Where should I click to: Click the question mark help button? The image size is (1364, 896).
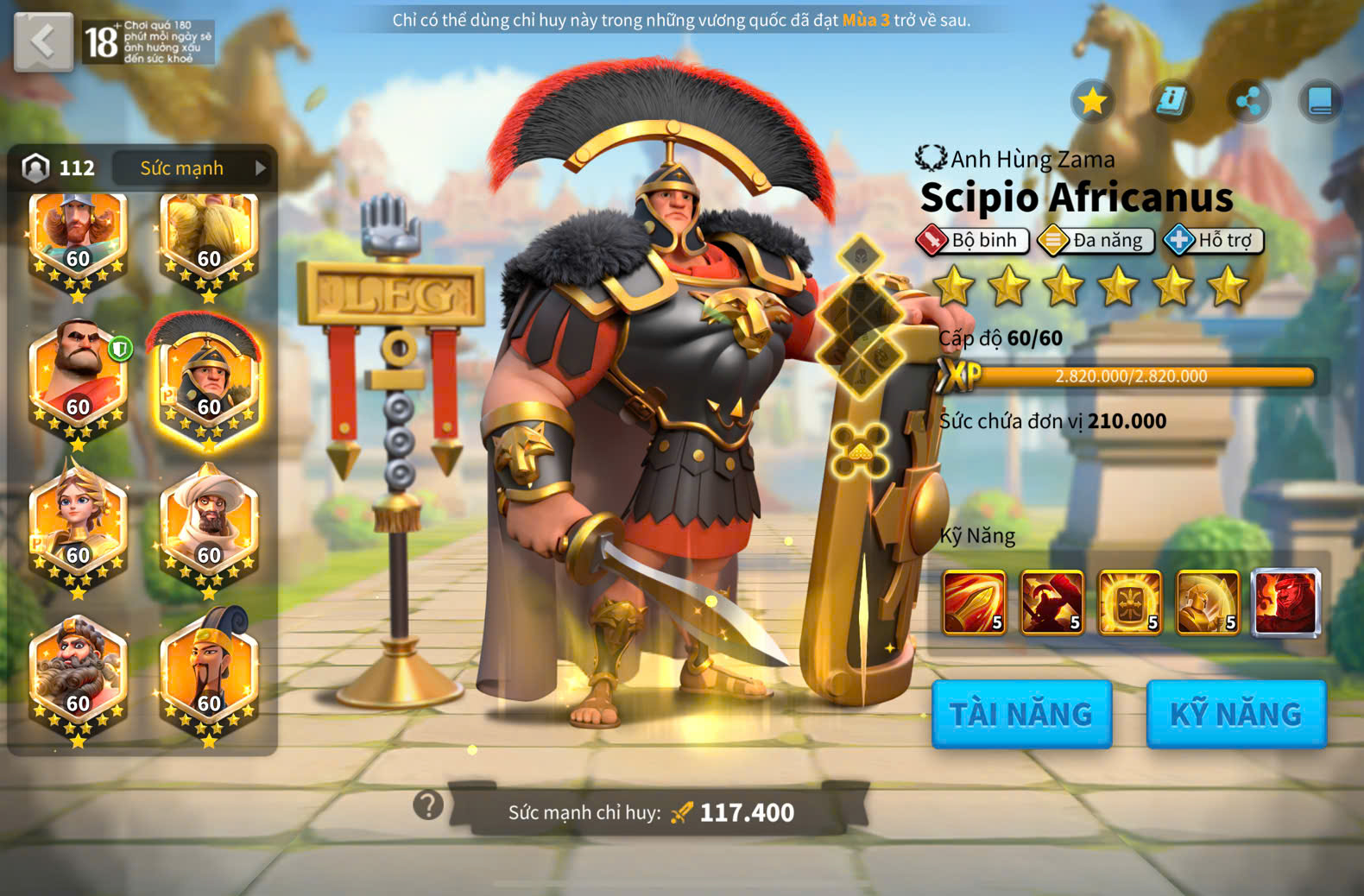(428, 805)
